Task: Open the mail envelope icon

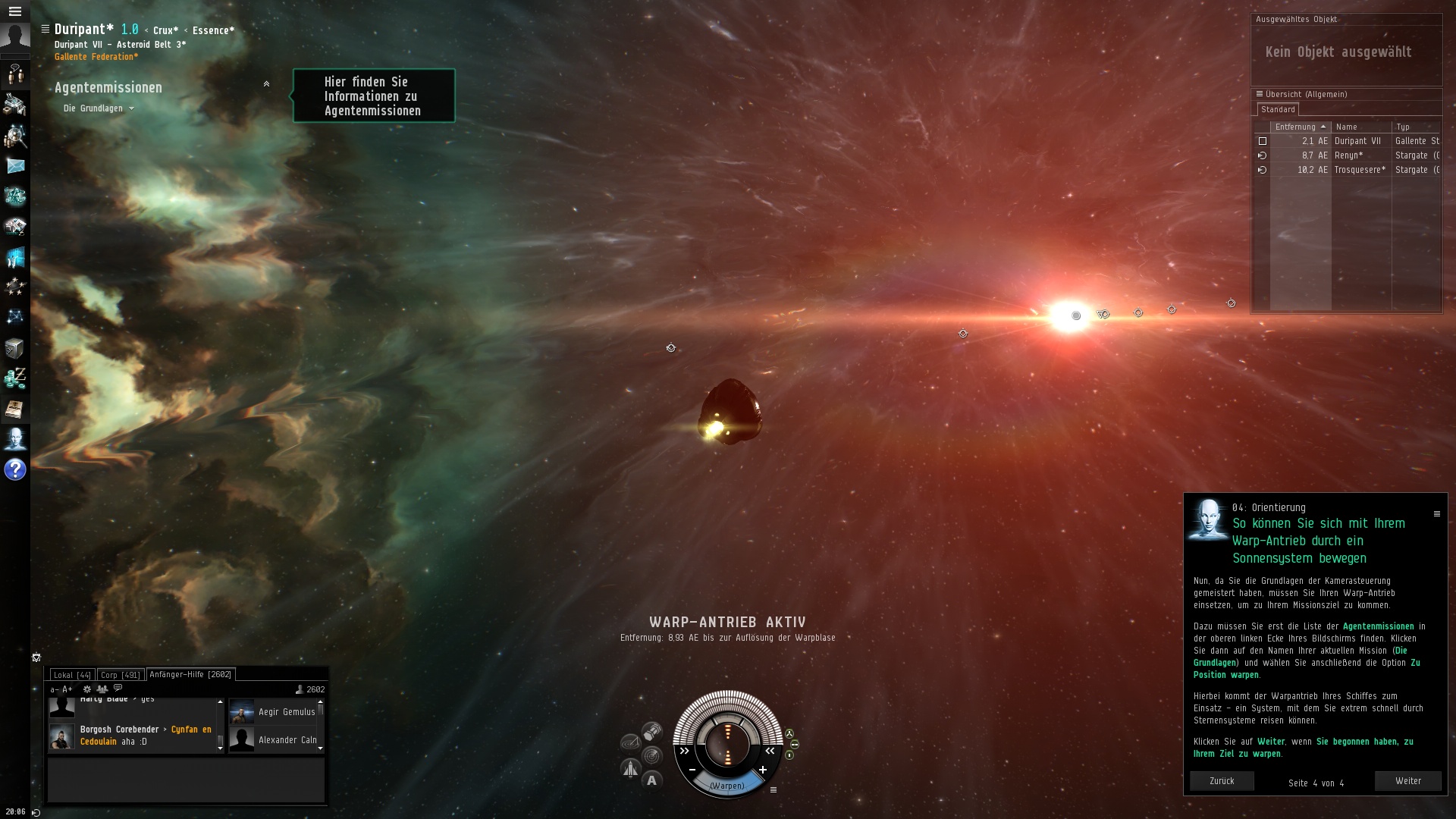Action: [x=15, y=166]
